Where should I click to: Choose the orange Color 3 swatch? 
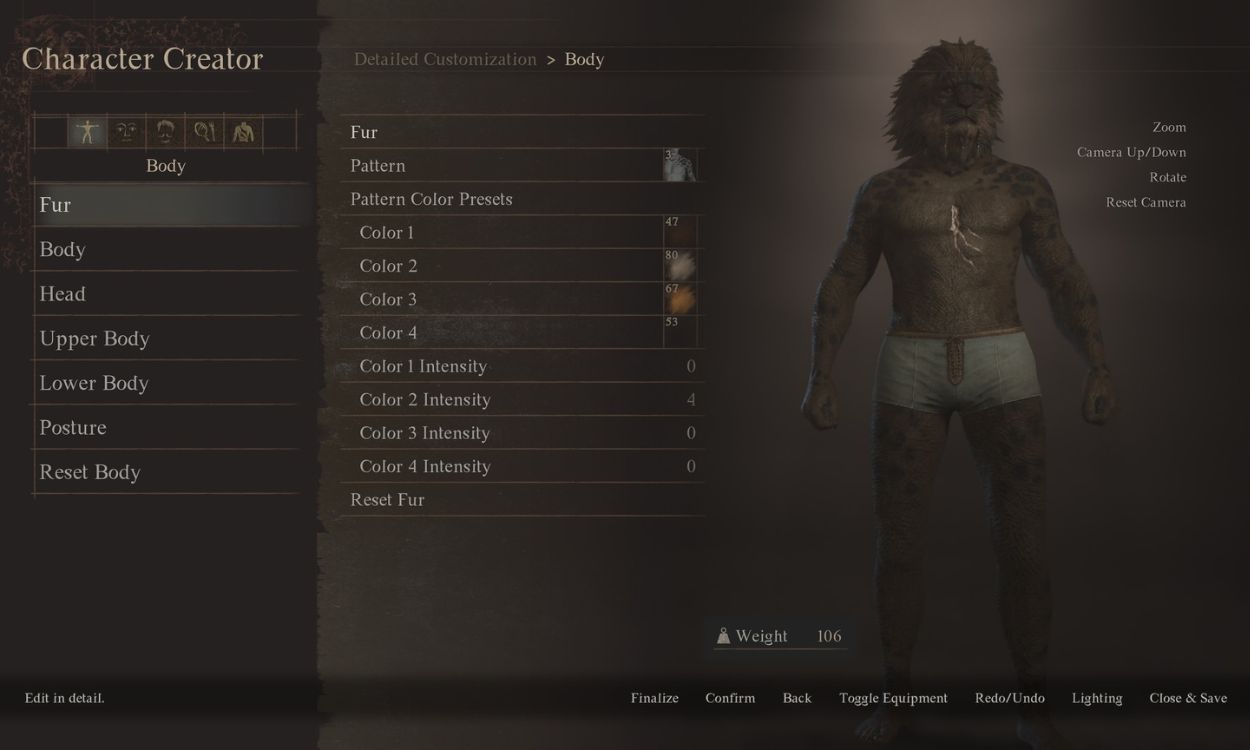[680, 299]
